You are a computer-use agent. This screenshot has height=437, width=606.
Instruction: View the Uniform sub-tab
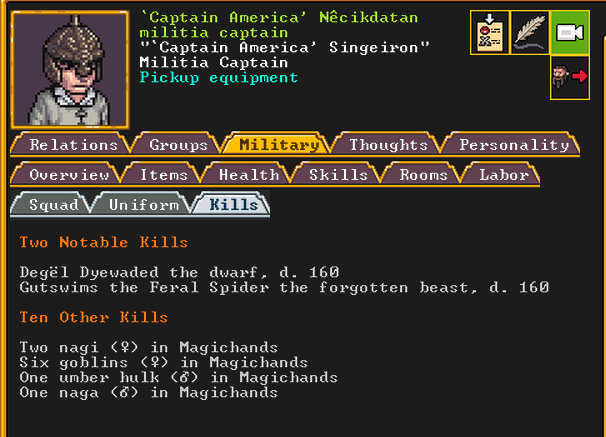143,205
